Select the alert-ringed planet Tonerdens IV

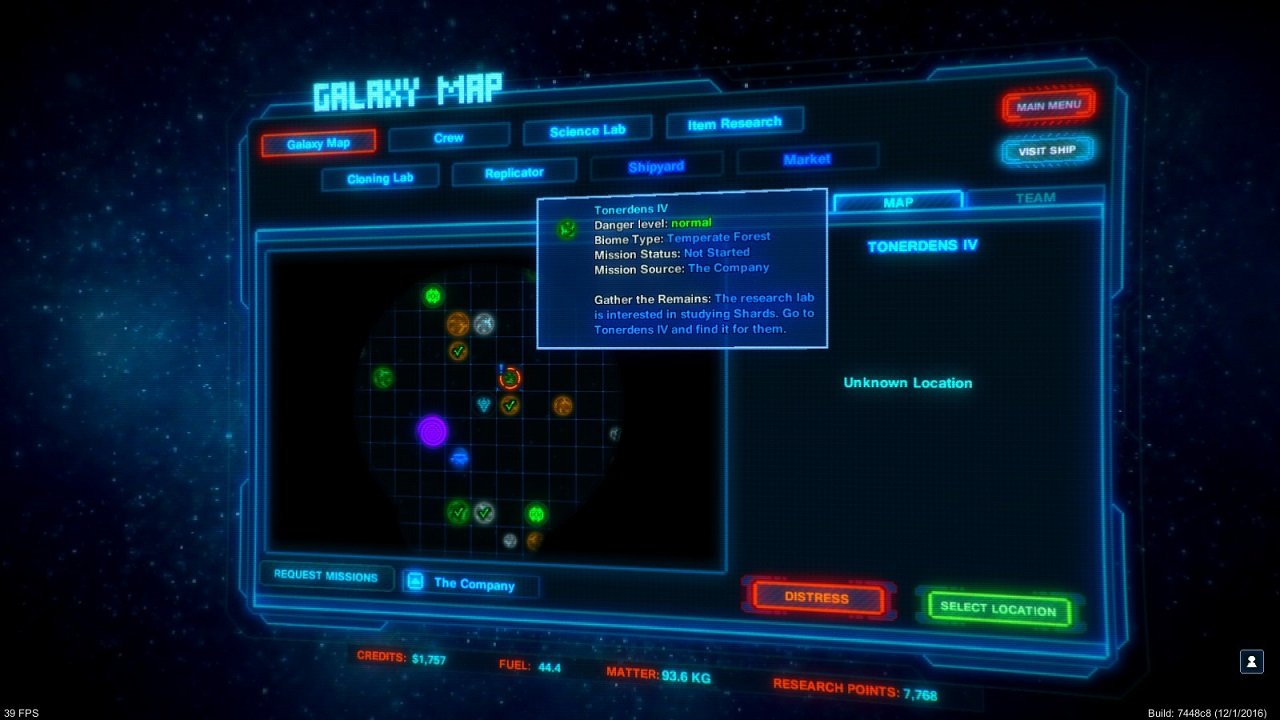click(x=509, y=379)
